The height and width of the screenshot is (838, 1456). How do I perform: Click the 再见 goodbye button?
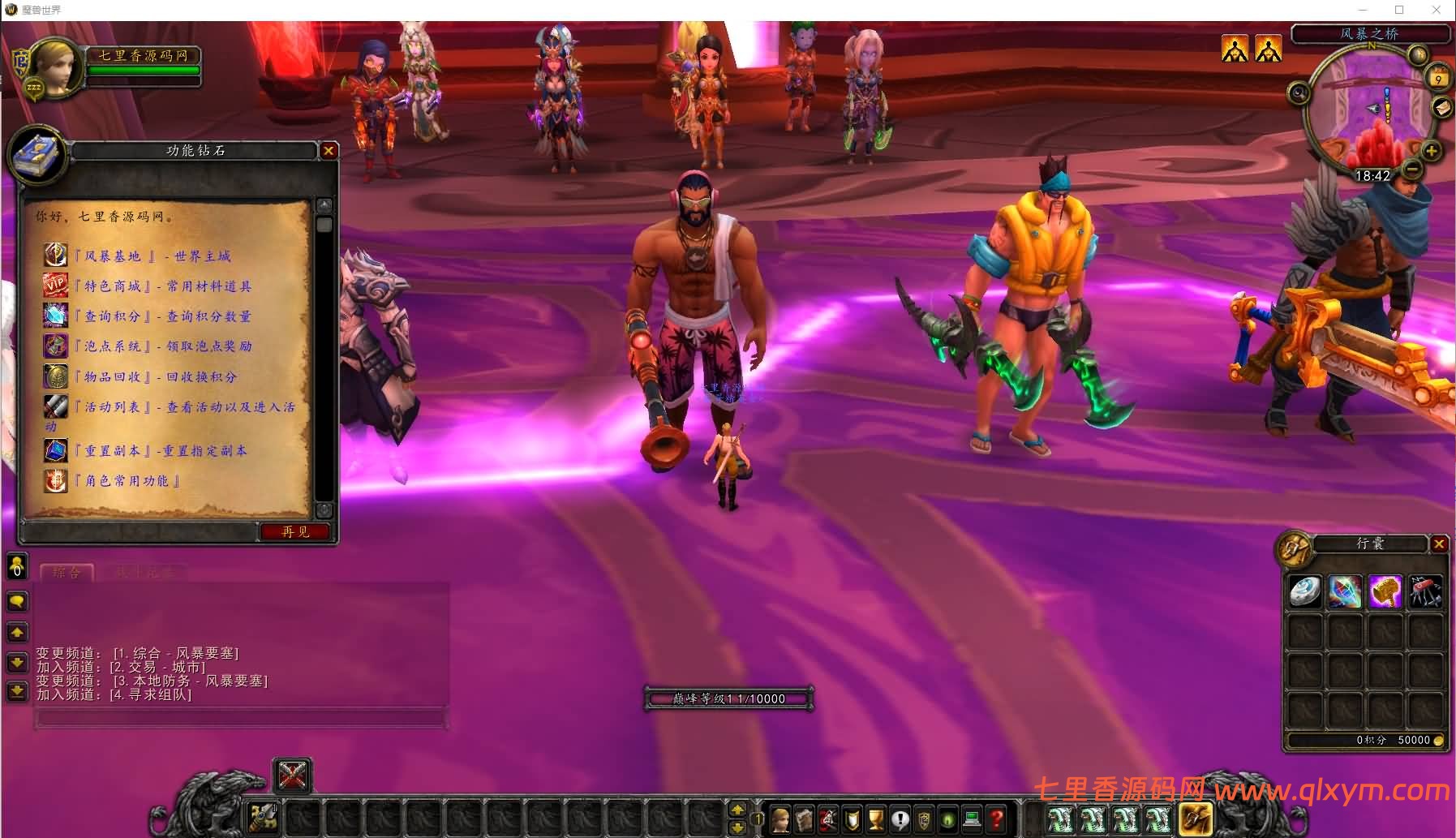click(x=295, y=532)
